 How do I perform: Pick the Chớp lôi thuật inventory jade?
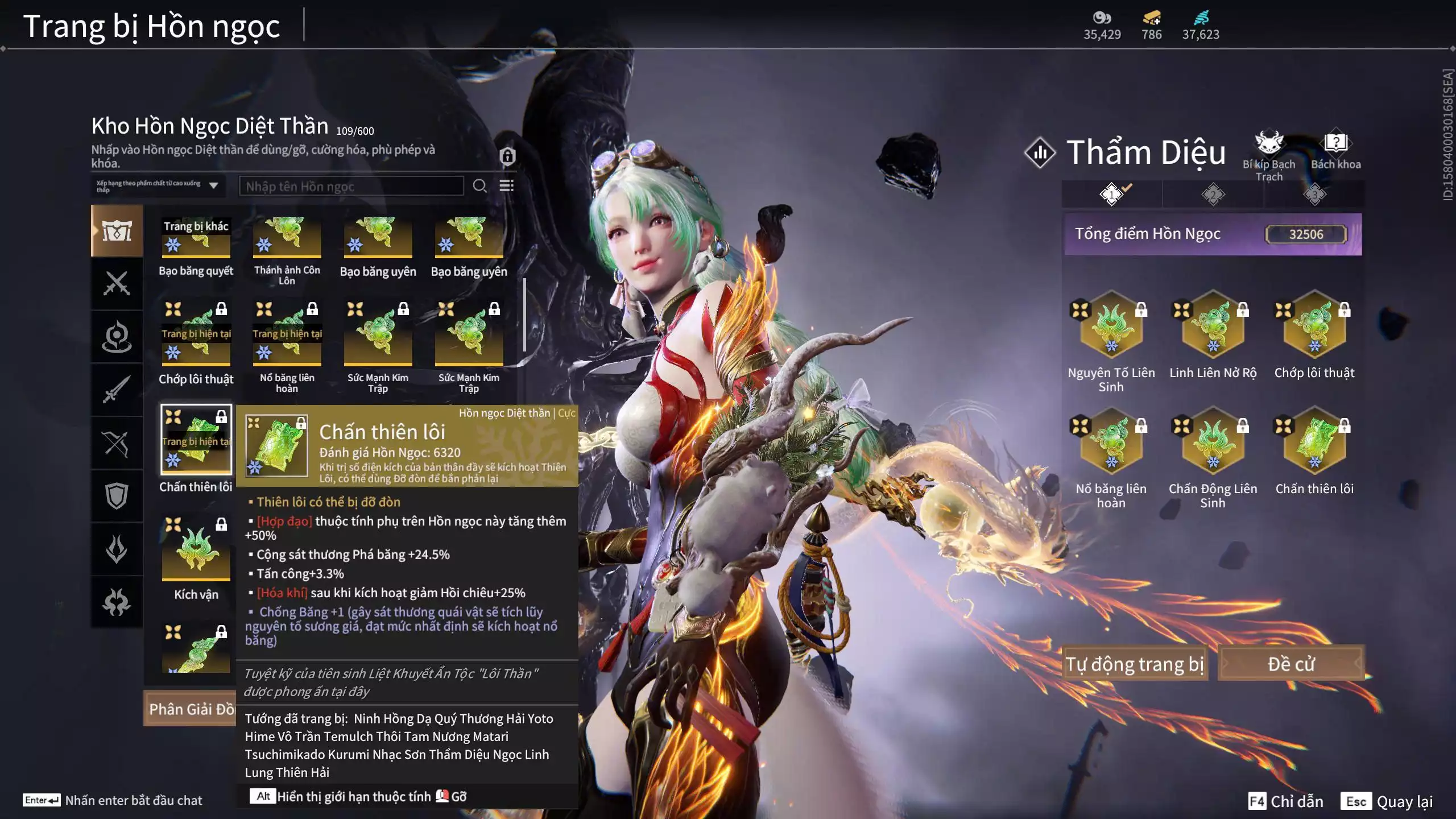click(x=196, y=334)
